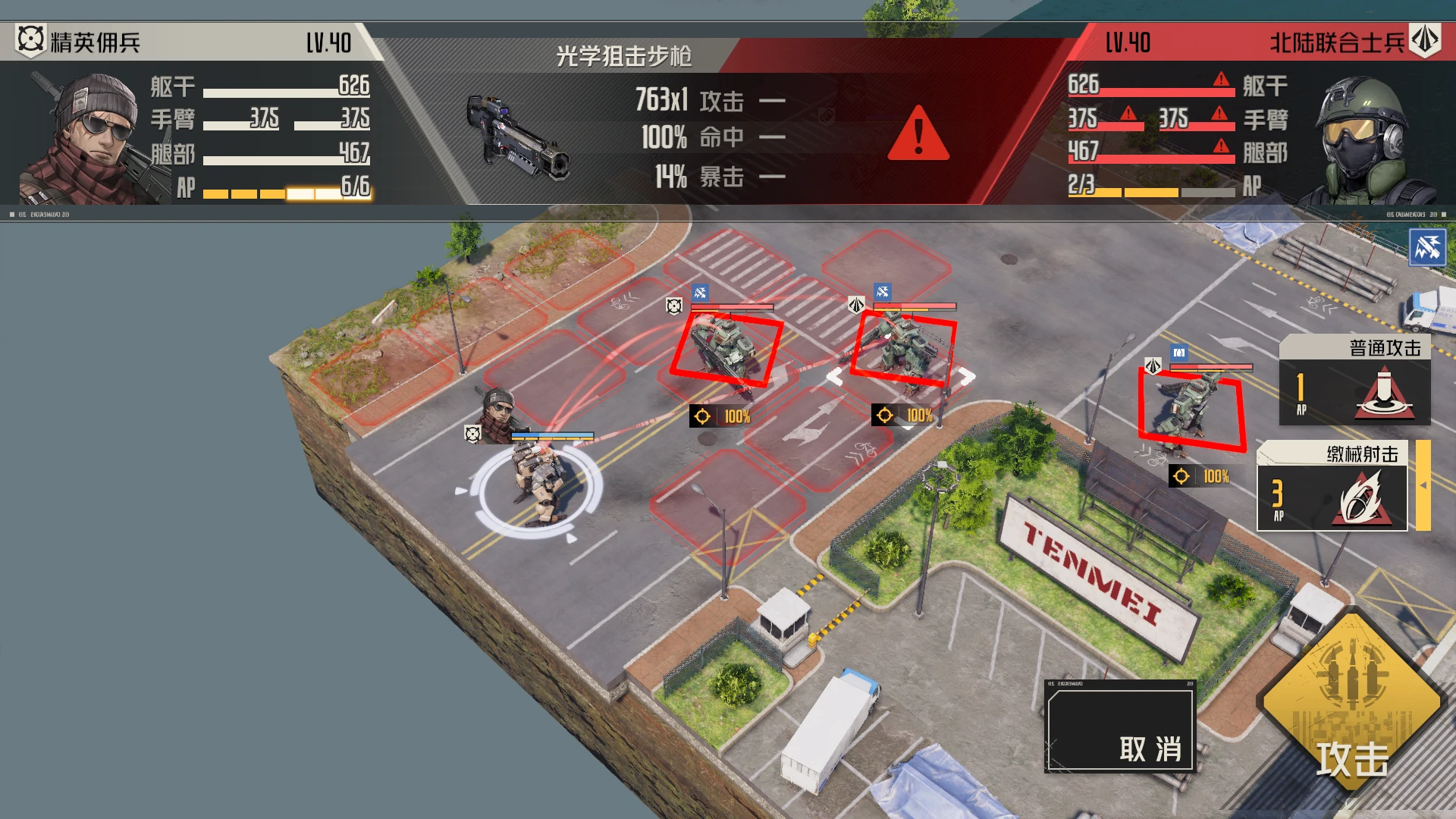Switch to the previous target with left arrow
This screenshot has height=819, width=1456.
pos(834,377)
